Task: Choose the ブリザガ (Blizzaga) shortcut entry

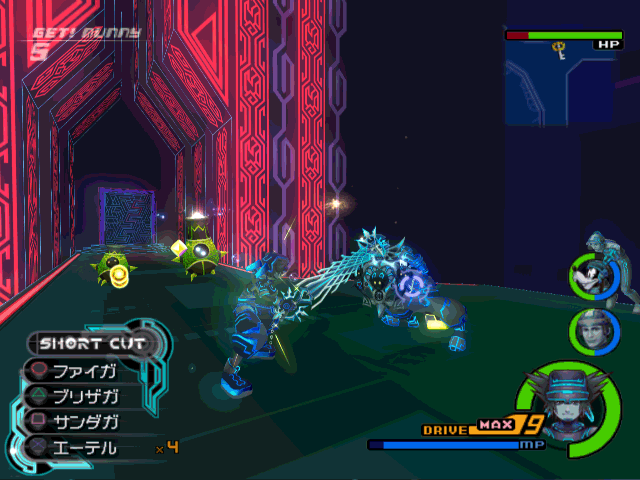Action: [x=85, y=394]
